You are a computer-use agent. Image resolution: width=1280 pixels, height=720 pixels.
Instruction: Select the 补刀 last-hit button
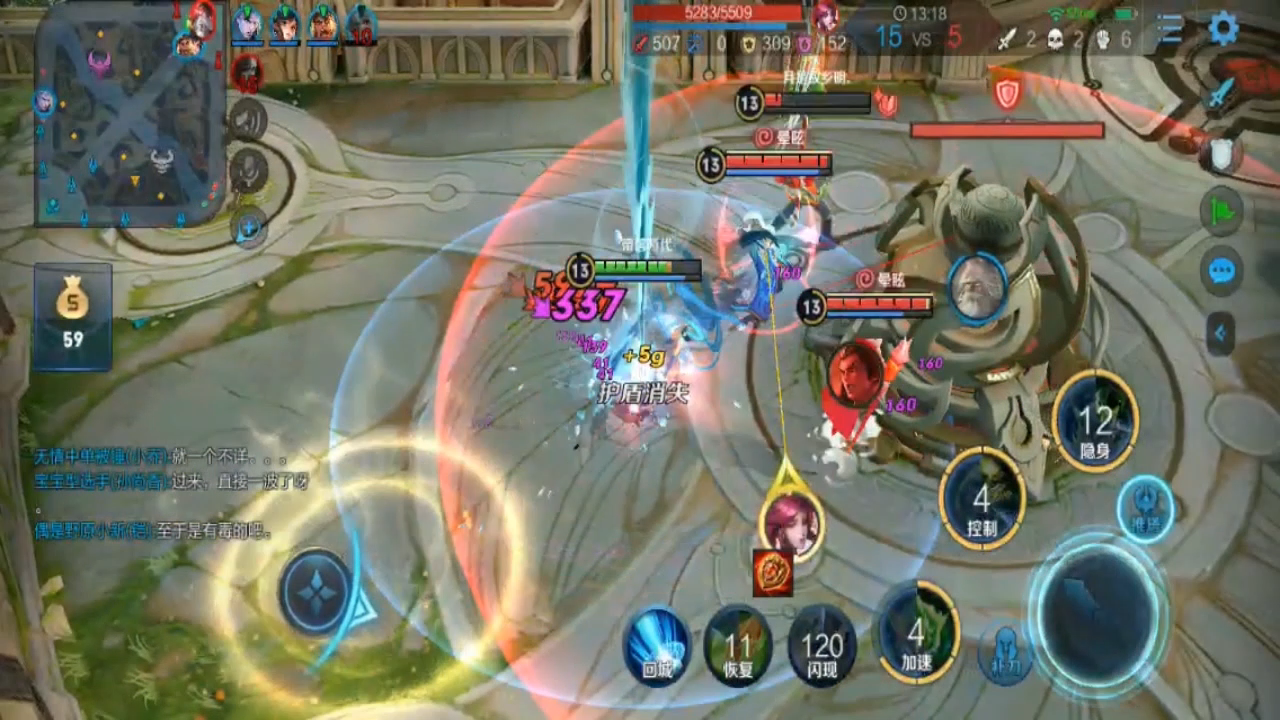point(1004,654)
